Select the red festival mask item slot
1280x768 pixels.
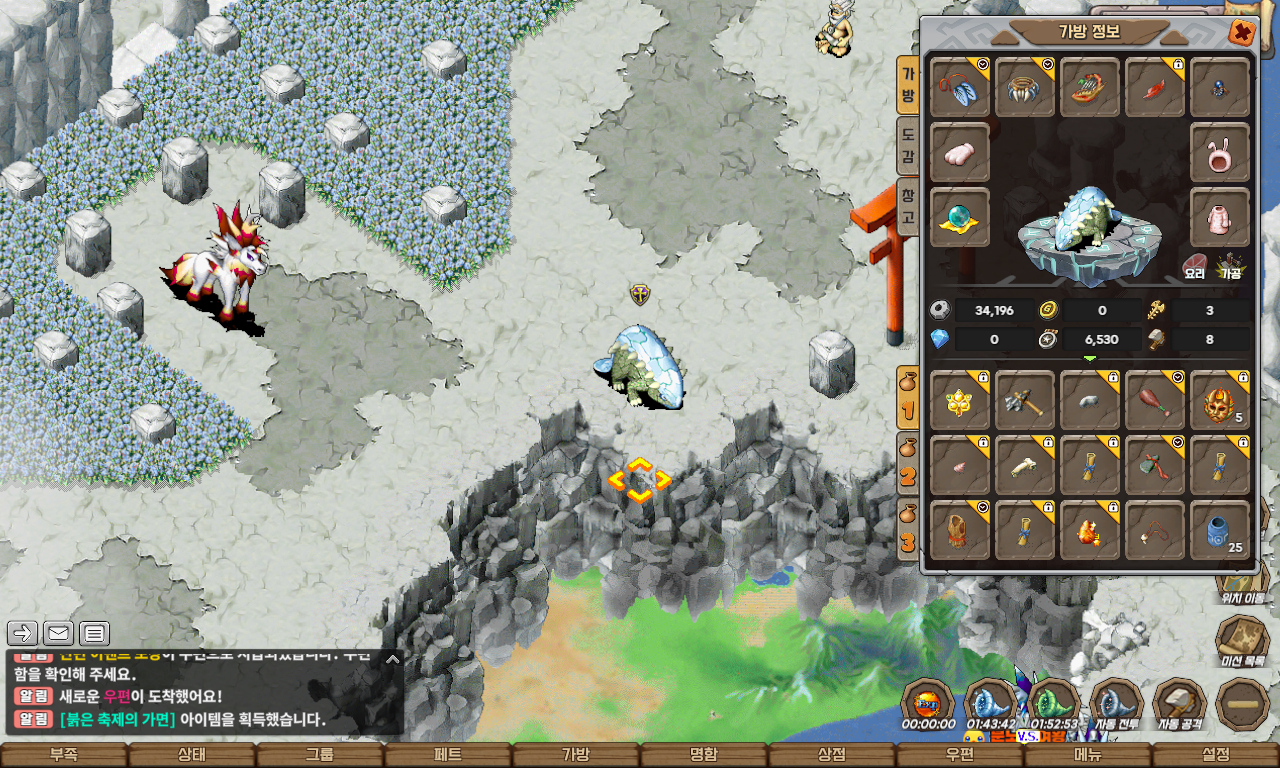[1220, 401]
